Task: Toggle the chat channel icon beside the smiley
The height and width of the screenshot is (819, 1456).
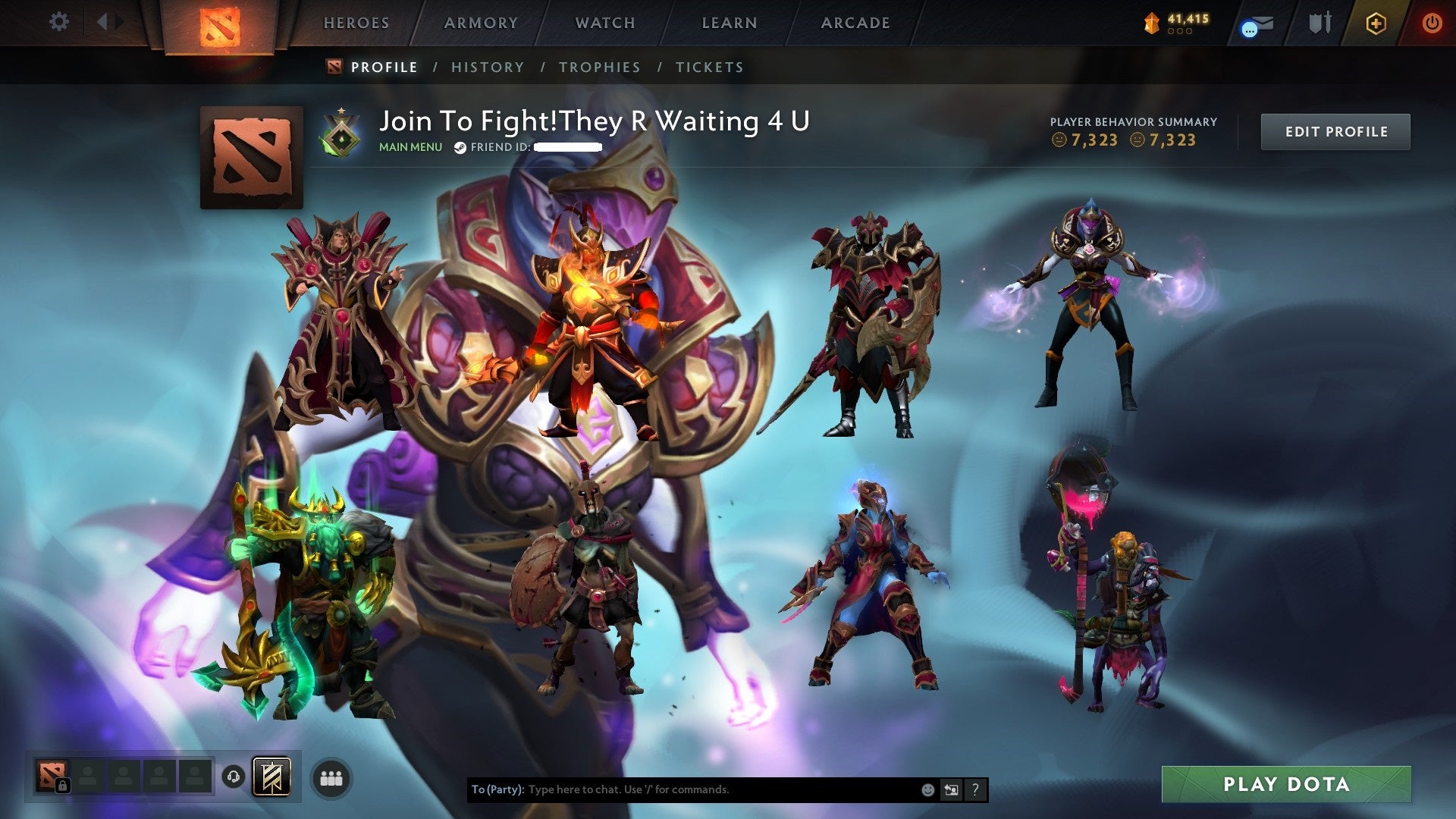Action: click(951, 789)
